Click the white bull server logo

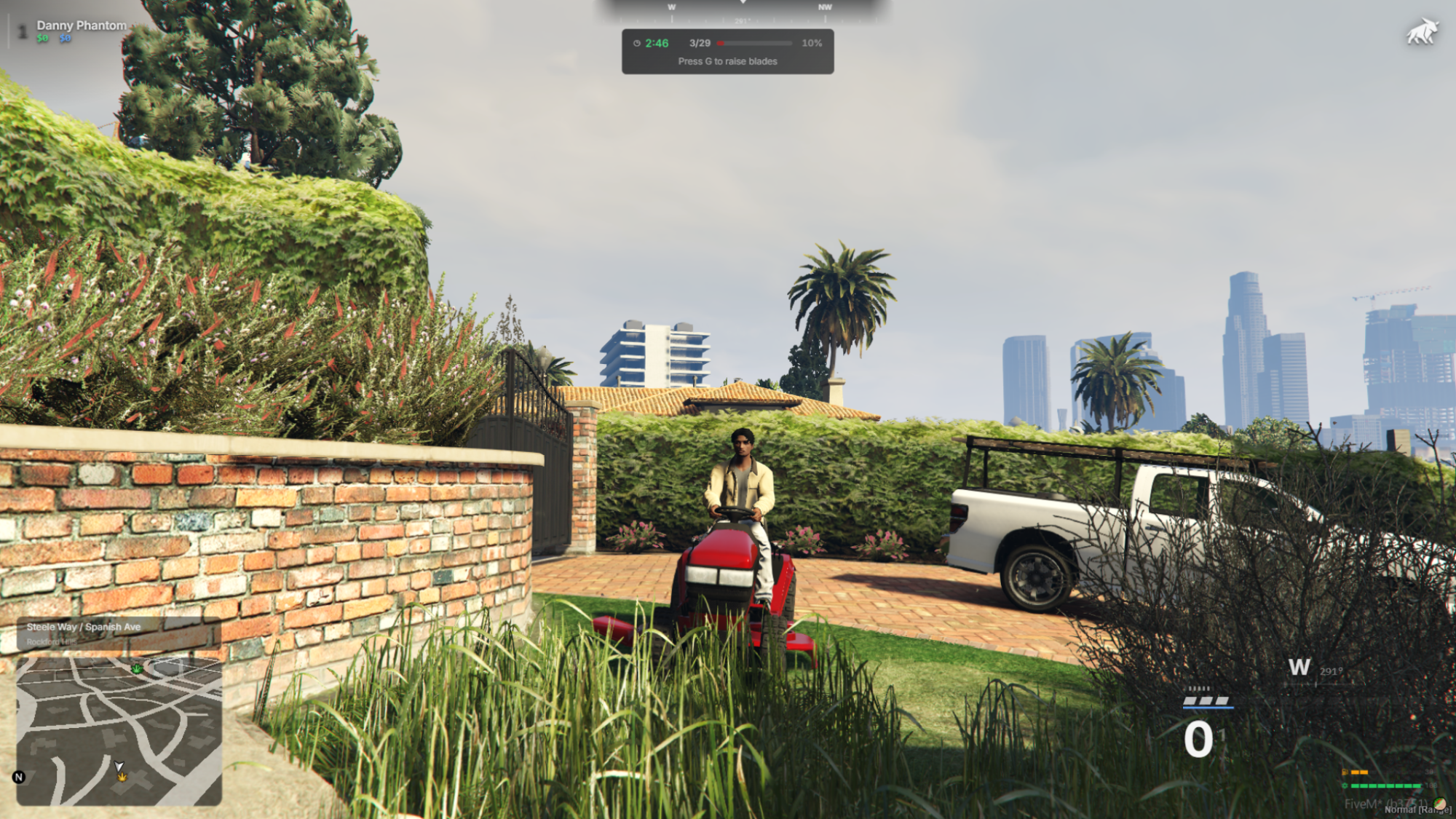(1422, 33)
